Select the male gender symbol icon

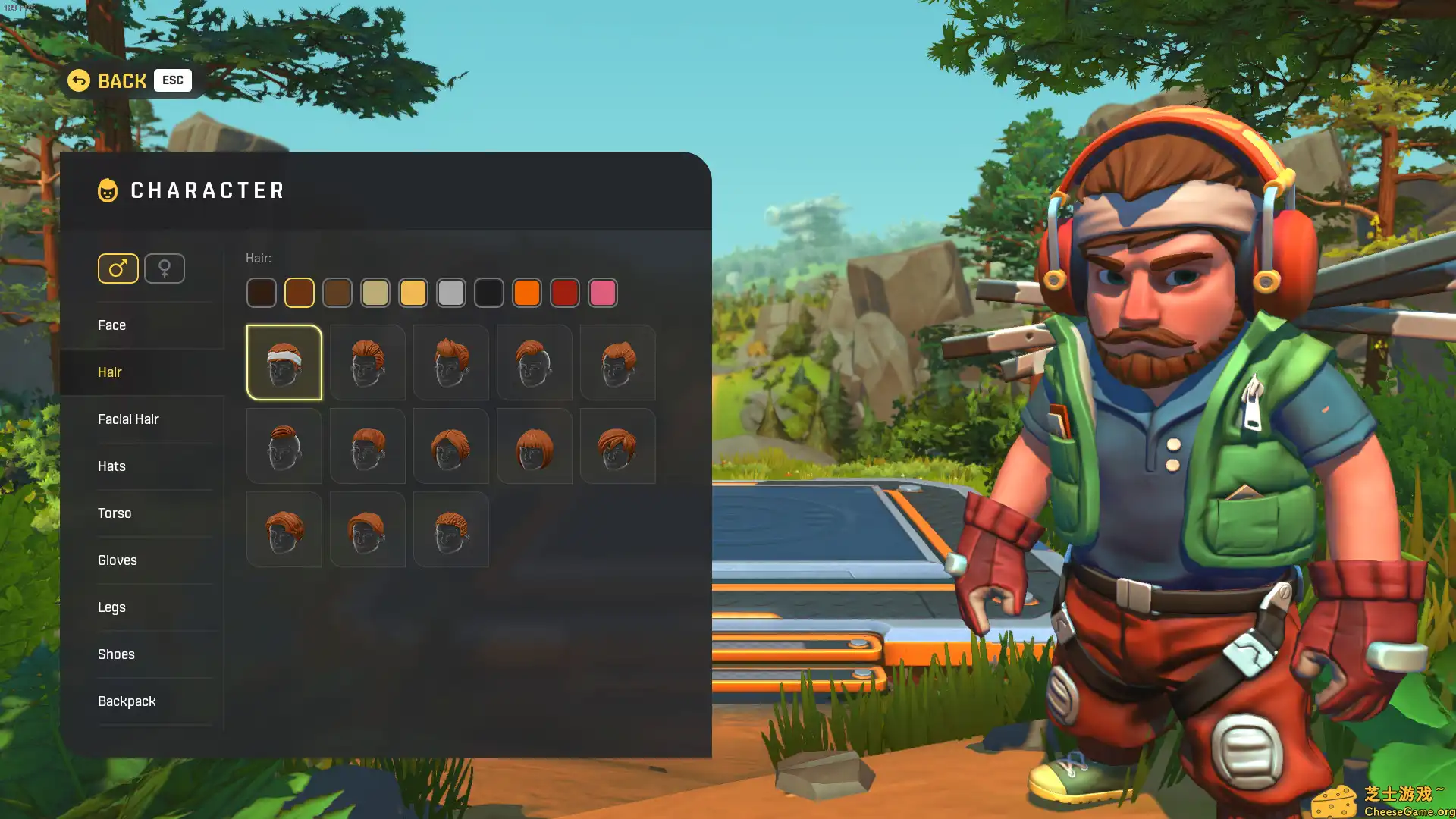[118, 268]
